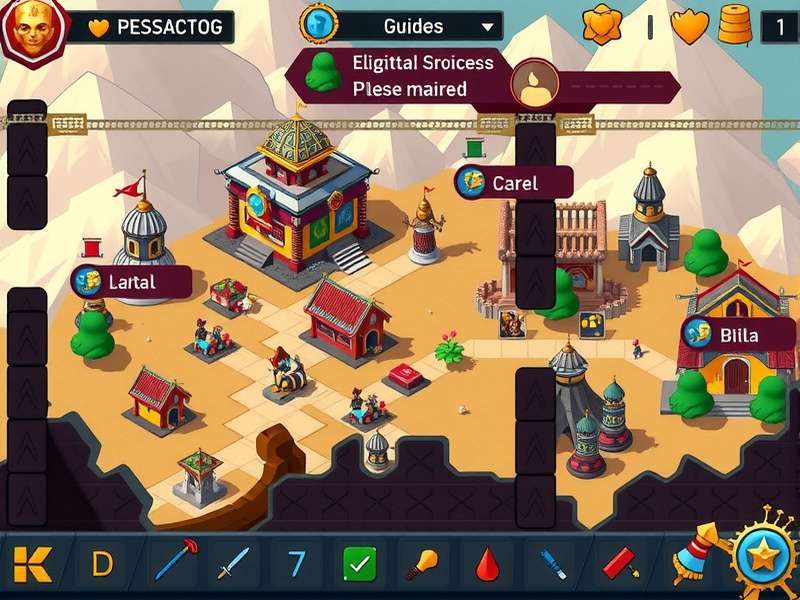Screen dimensions: 800x600
Task: Choose the D toolbar button
Action: point(102,564)
